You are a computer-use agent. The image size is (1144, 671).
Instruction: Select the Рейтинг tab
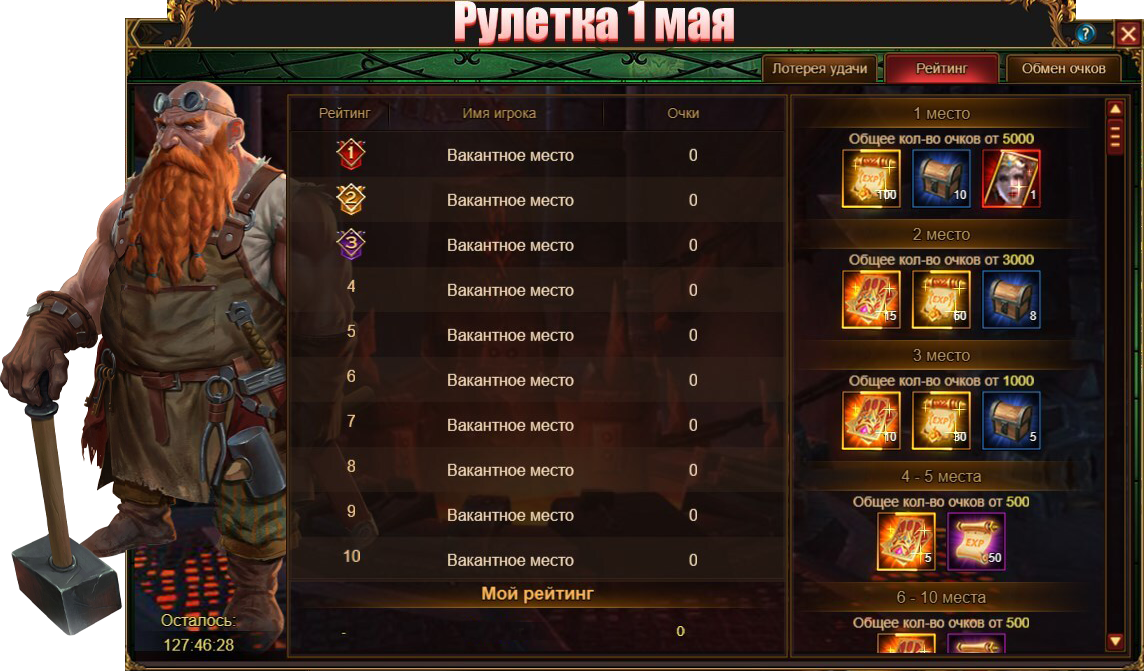pyautogui.click(x=941, y=68)
